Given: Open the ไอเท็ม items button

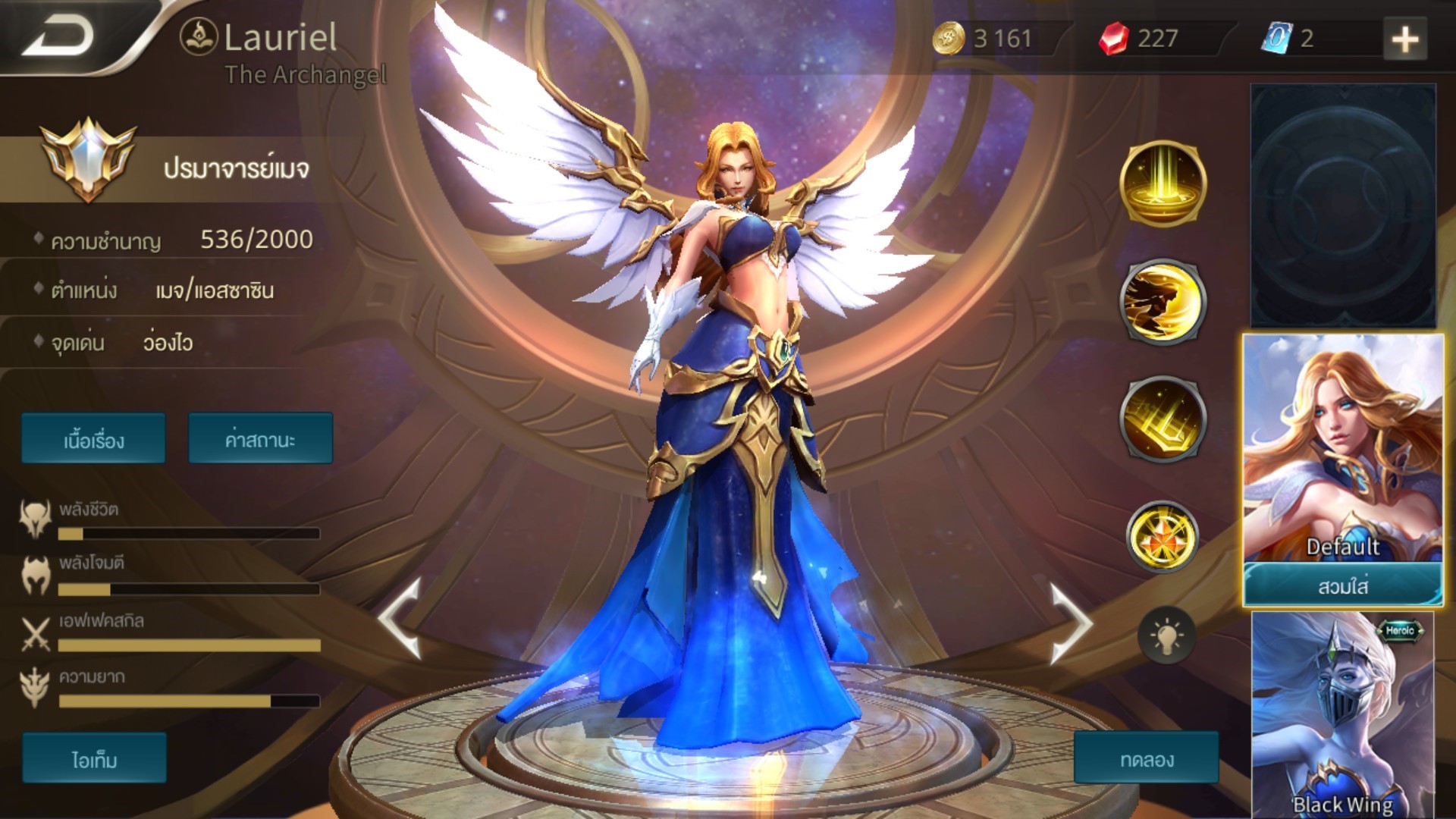Looking at the screenshot, I should [94, 758].
